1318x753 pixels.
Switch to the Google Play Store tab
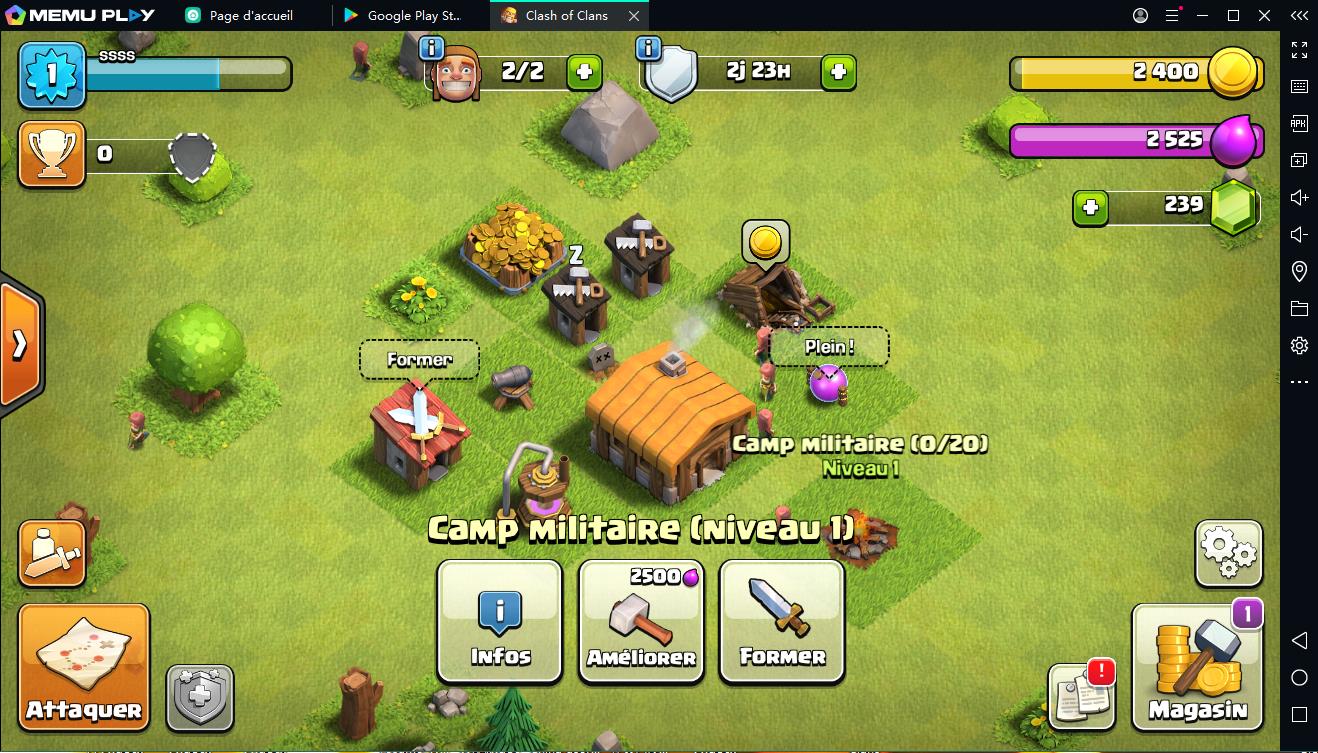click(x=412, y=16)
